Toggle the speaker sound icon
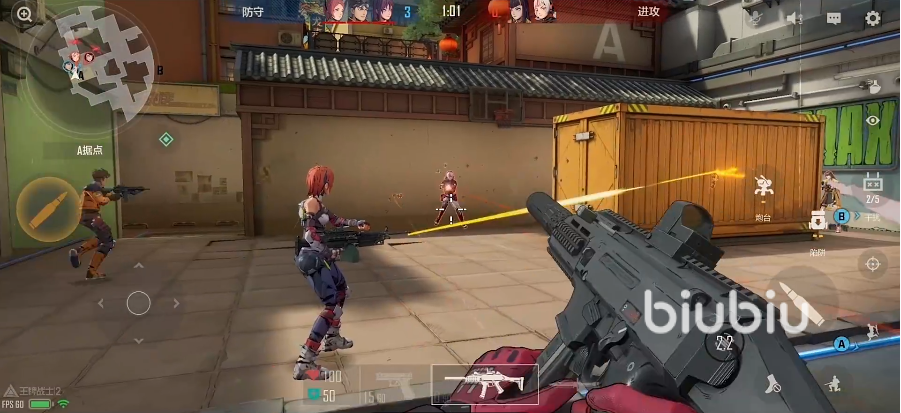The image size is (901, 413). [795, 18]
